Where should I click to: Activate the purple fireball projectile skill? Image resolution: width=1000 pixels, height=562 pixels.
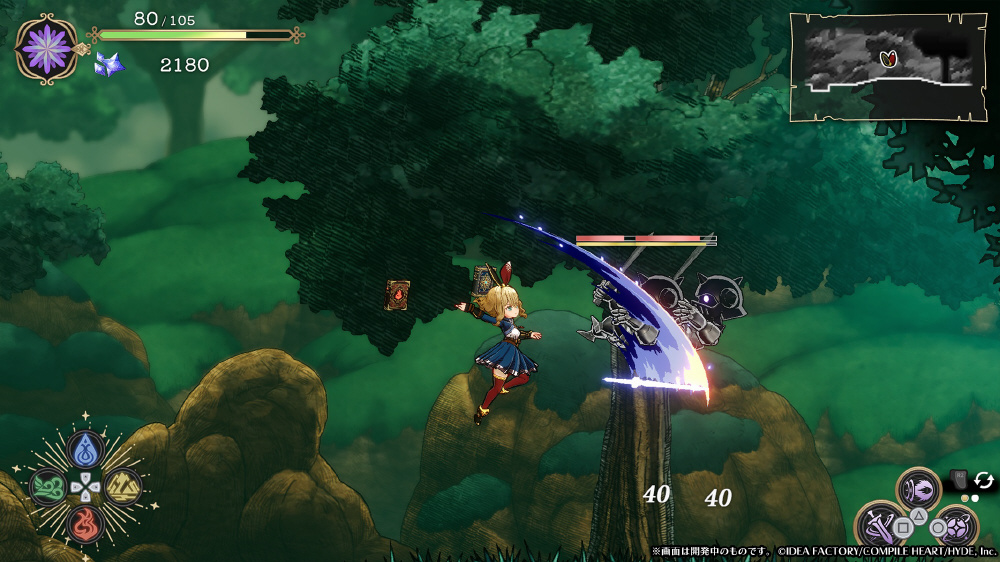[919, 489]
